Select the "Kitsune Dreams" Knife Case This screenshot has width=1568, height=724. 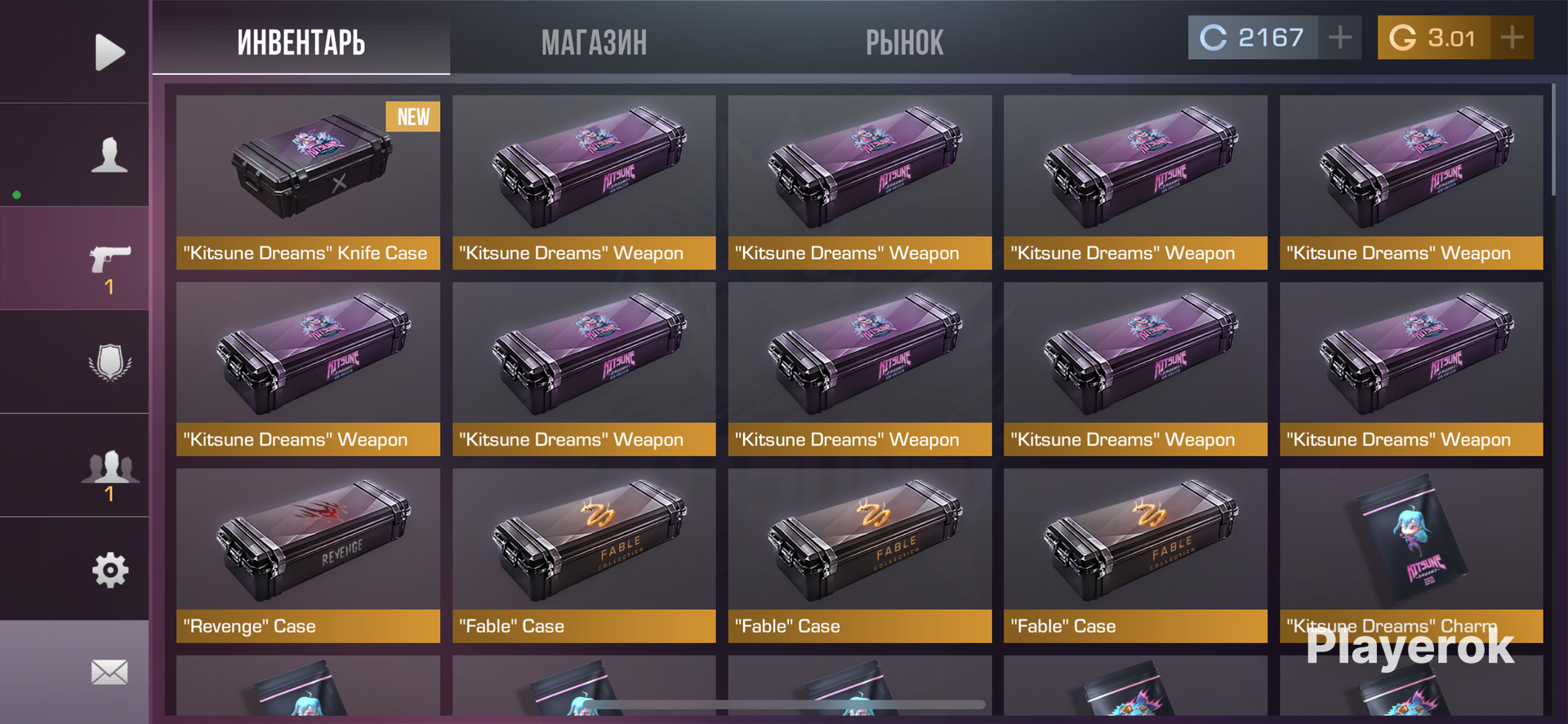point(308,182)
